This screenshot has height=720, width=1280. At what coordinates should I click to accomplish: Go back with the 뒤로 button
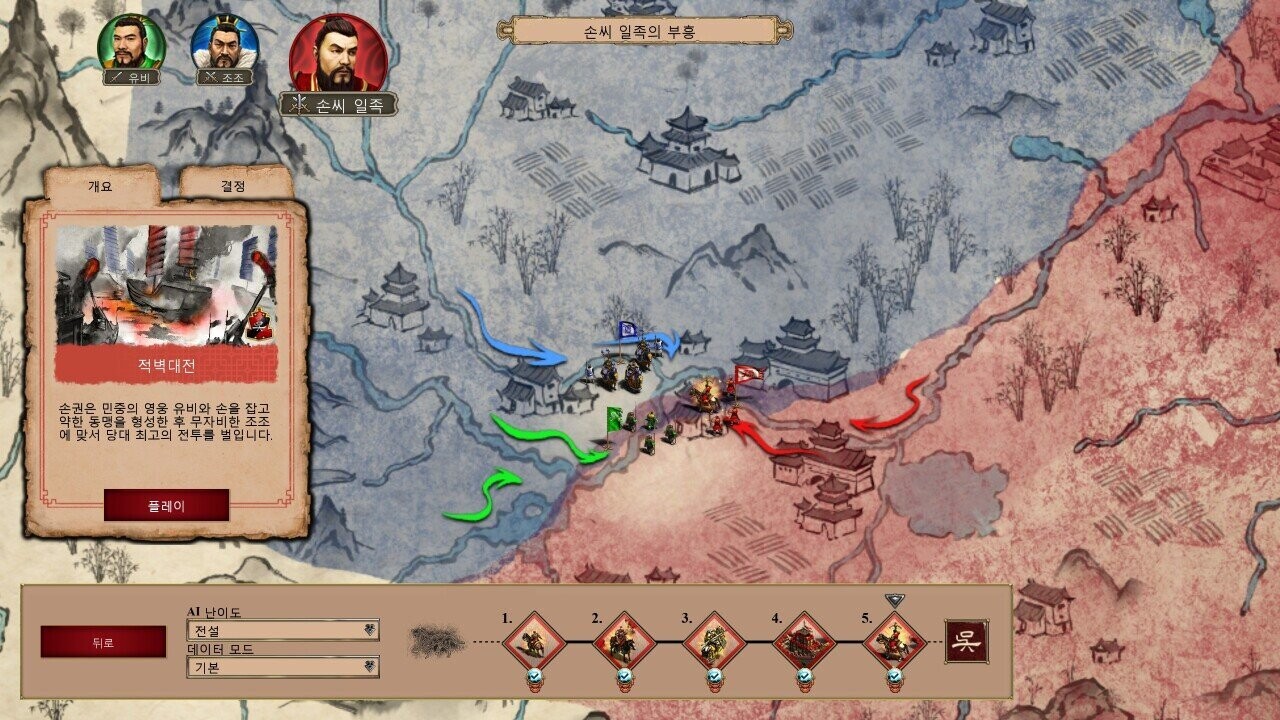103,642
